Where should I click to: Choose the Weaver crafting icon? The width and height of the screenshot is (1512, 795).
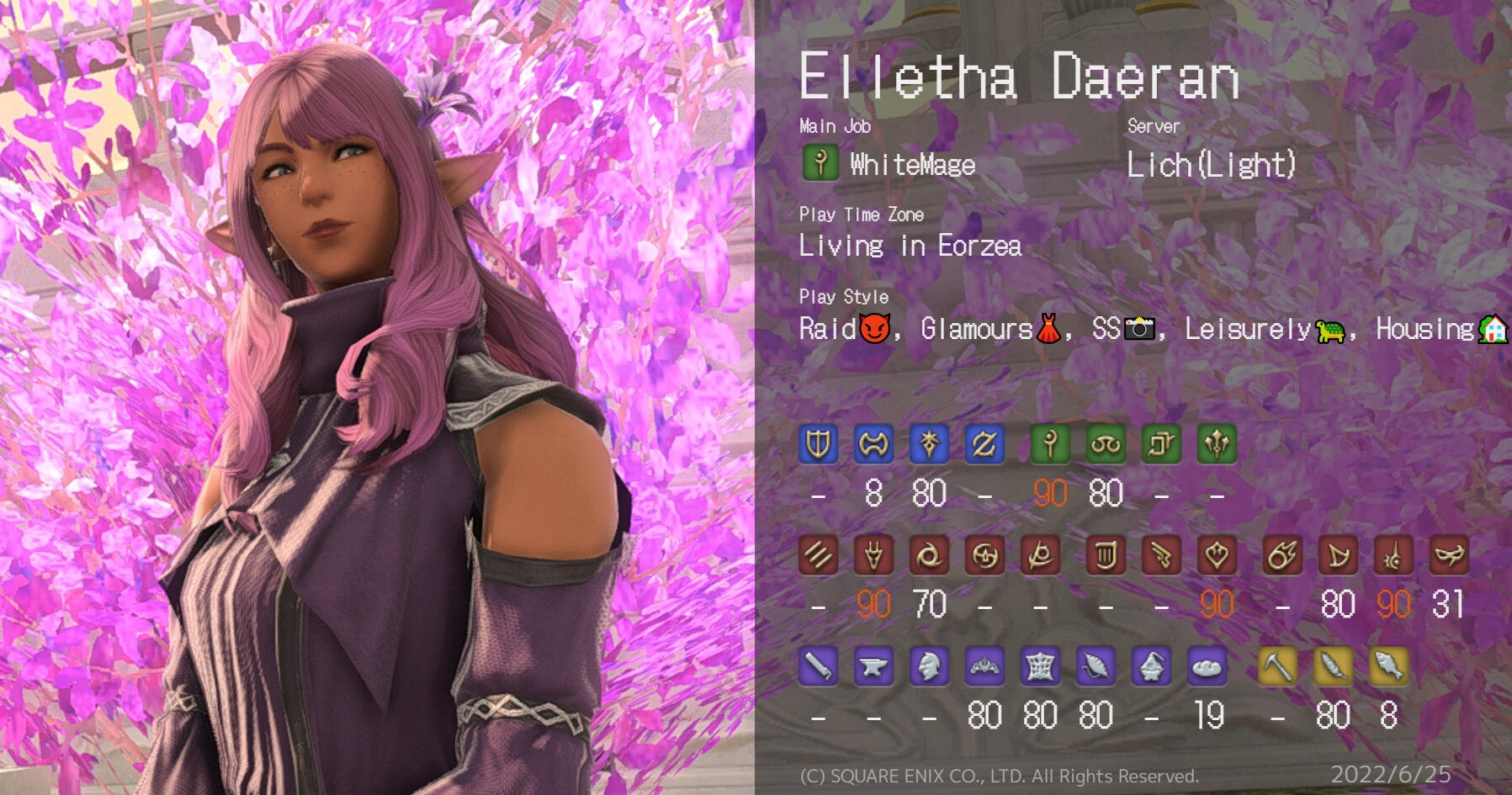(x=1096, y=667)
